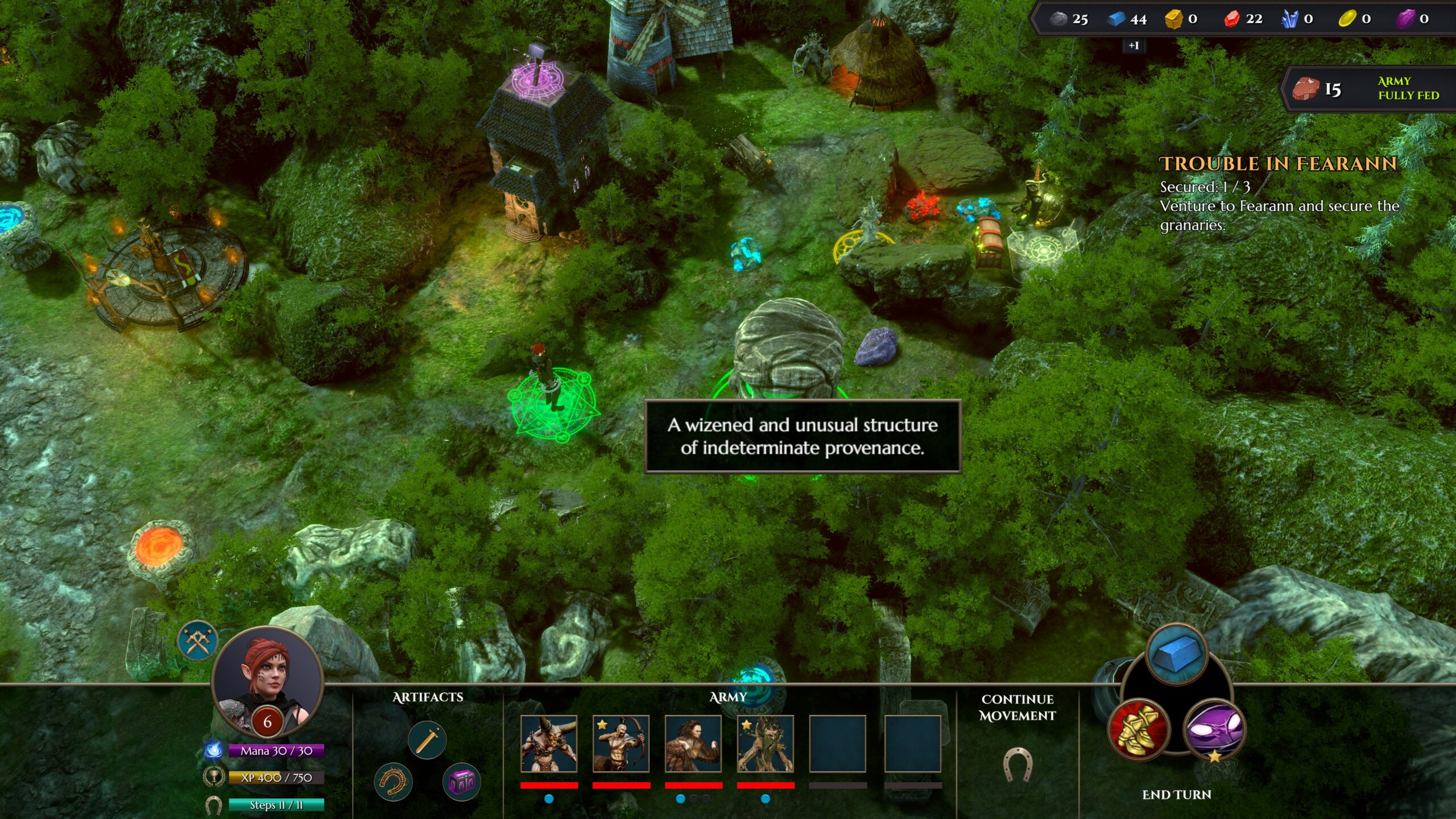Check the army food supply panel
The width and height of the screenshot is (1456, 819).
tap(1368, 89)
